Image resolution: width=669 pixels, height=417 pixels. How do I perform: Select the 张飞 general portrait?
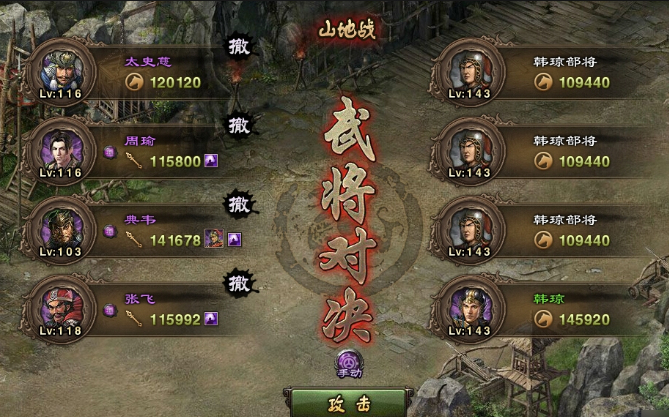point(58,305)
